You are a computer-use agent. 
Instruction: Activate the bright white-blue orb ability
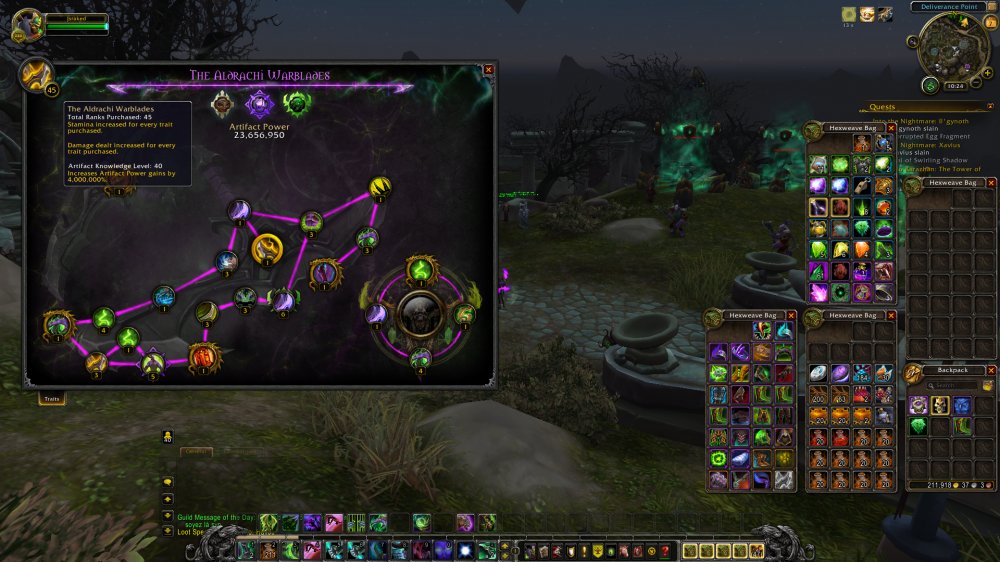pos(465,551)
